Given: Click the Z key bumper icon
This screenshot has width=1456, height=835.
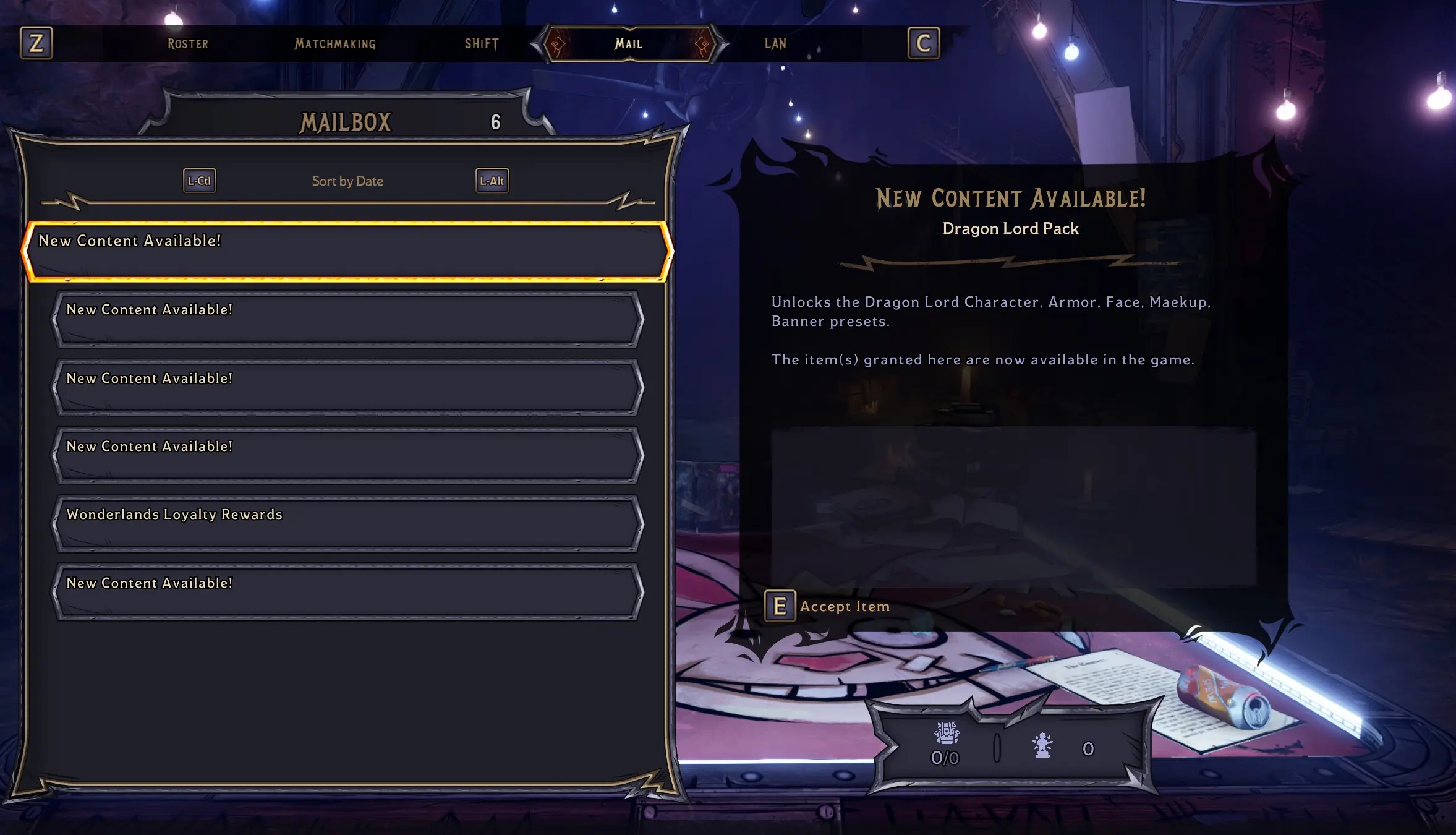Looking at the screenshot, I should point(36,43).
